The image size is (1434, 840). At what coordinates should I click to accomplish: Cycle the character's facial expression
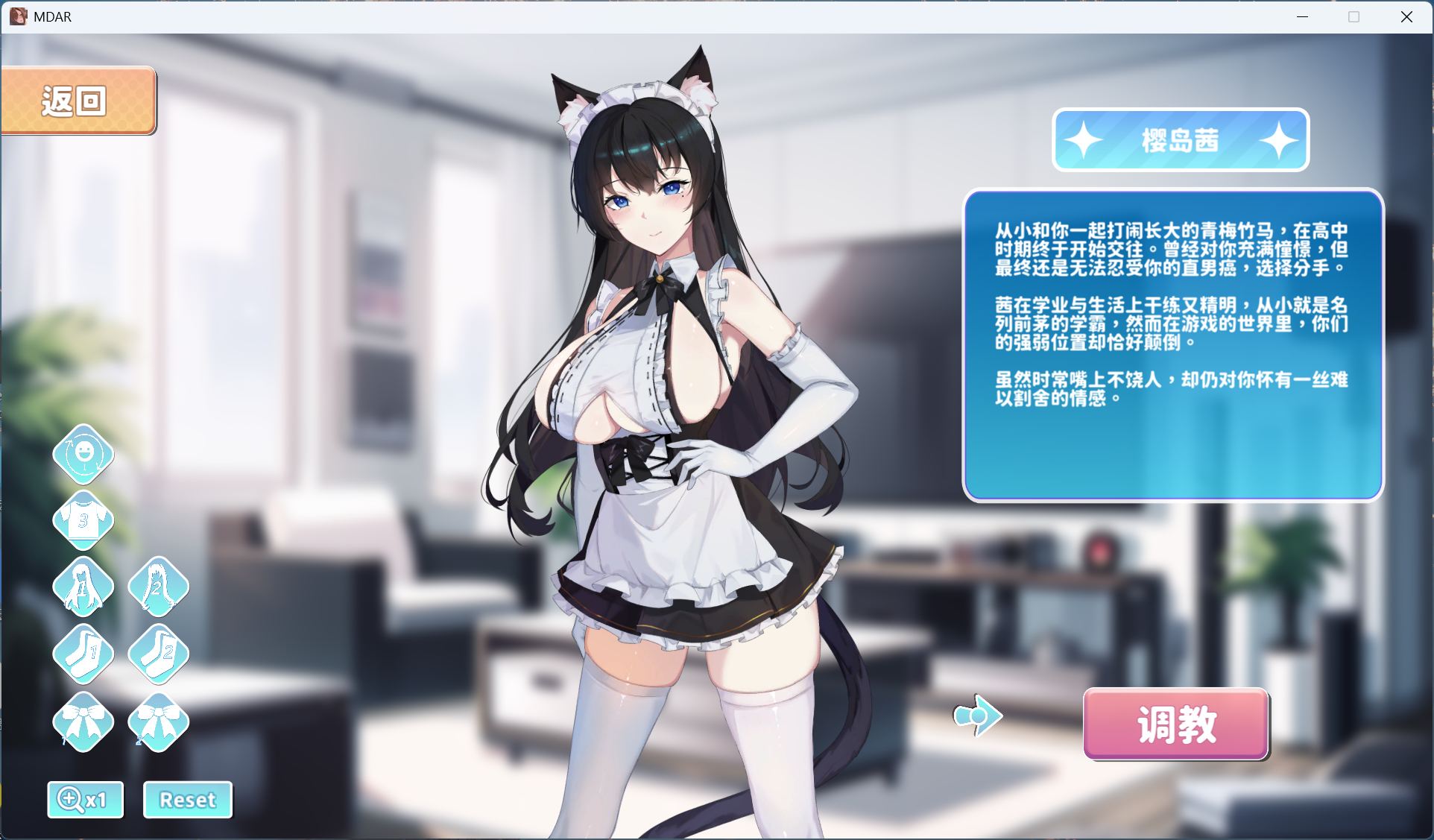[83, 455]
